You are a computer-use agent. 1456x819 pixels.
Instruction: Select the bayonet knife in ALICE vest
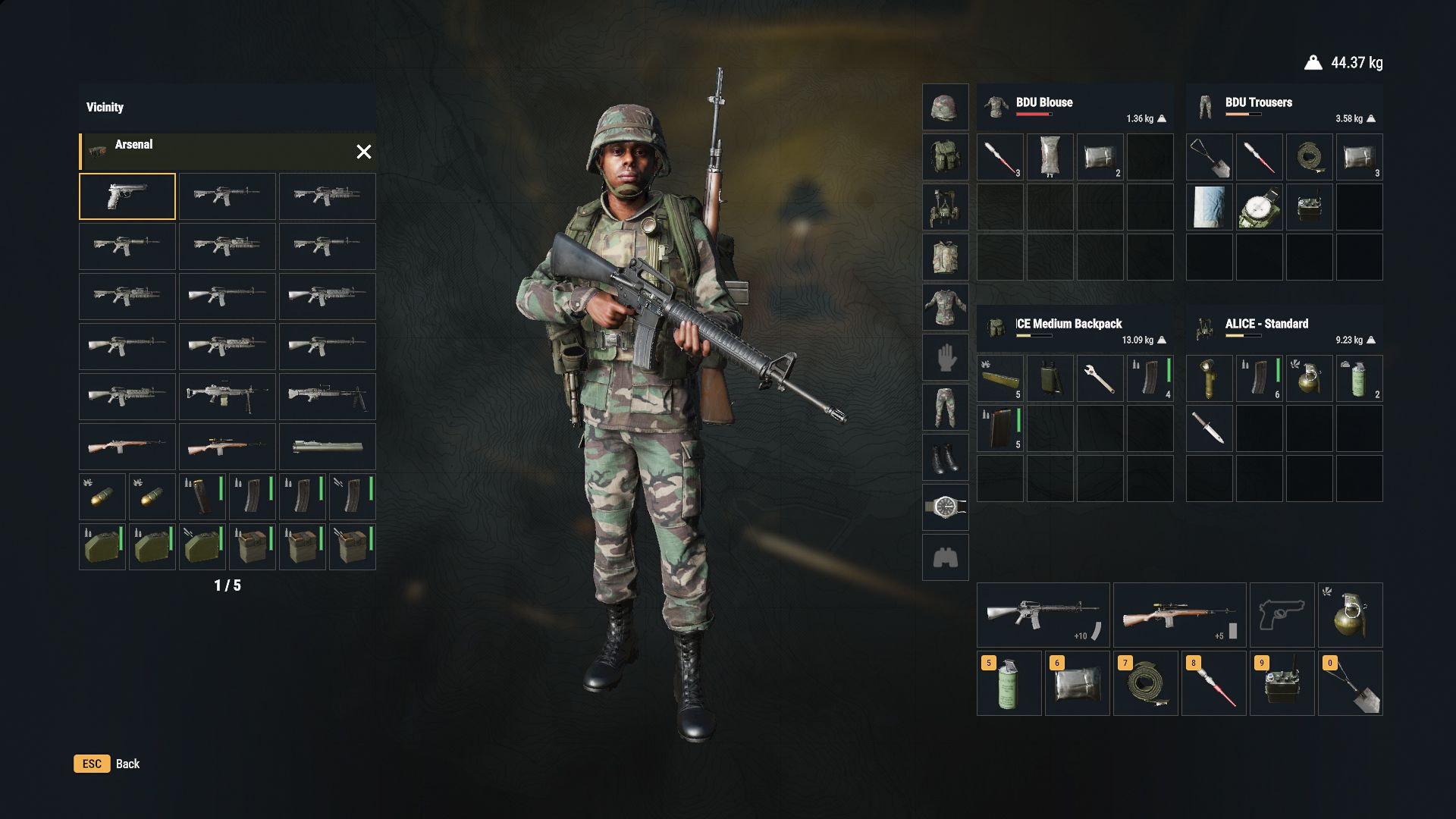click(1209, 428)
